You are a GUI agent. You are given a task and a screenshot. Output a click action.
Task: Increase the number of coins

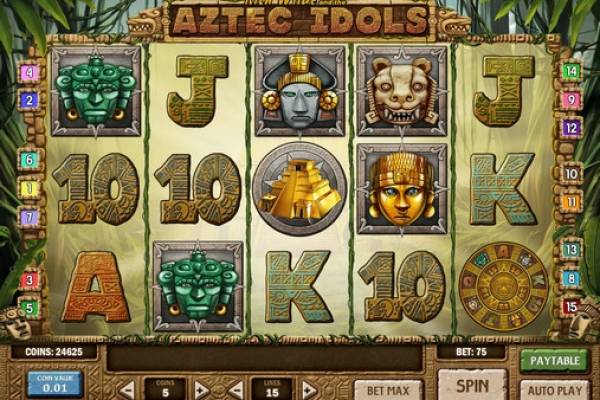tap(201, 389)
